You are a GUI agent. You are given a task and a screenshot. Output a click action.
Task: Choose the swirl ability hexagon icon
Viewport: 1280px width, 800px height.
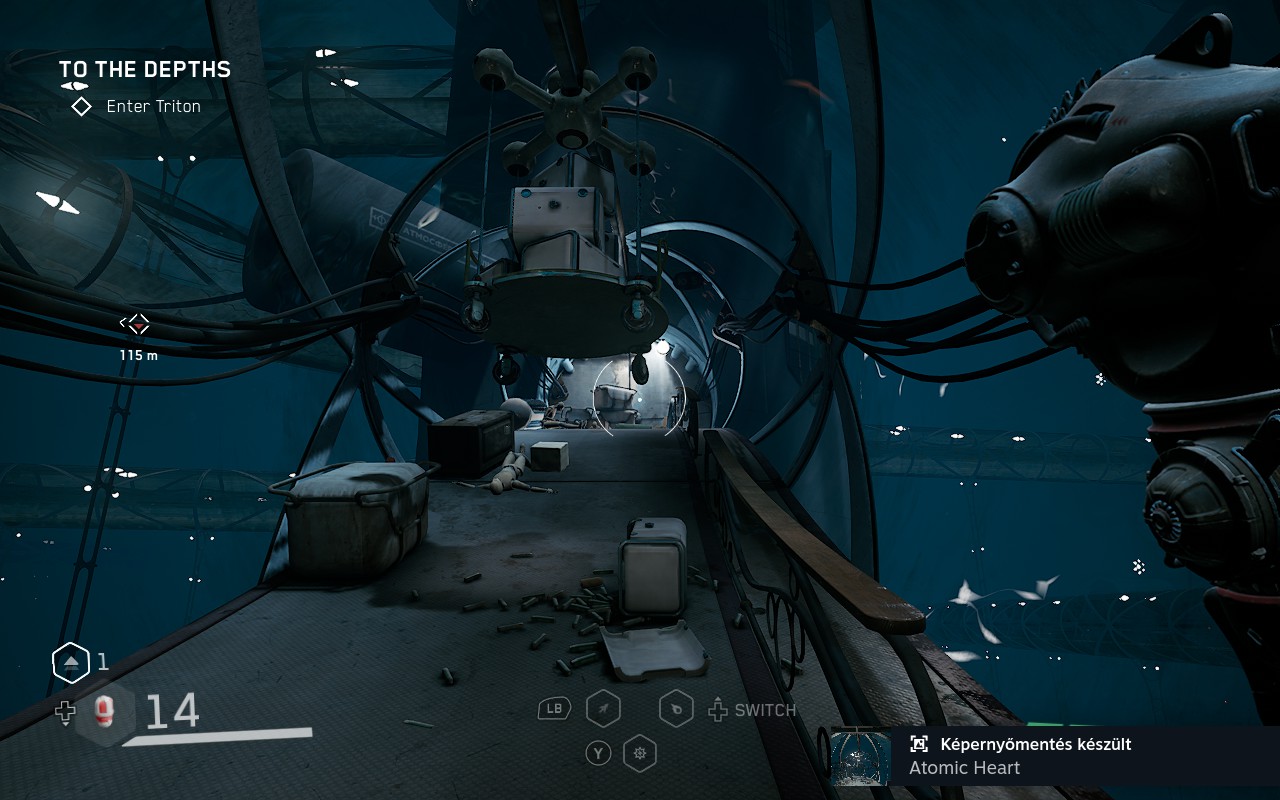click(677, 710)
